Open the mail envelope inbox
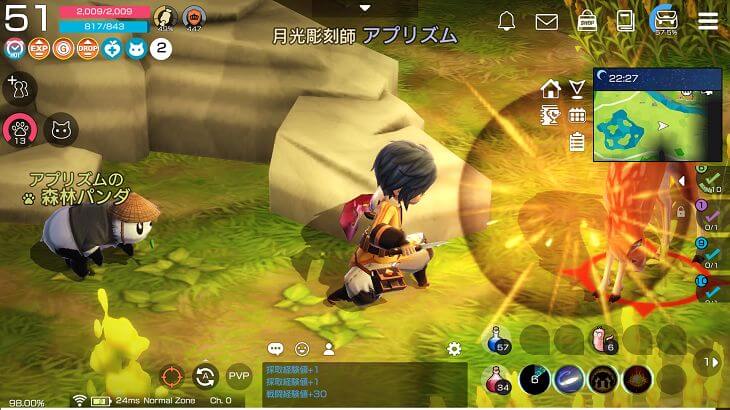 (546, 21)
